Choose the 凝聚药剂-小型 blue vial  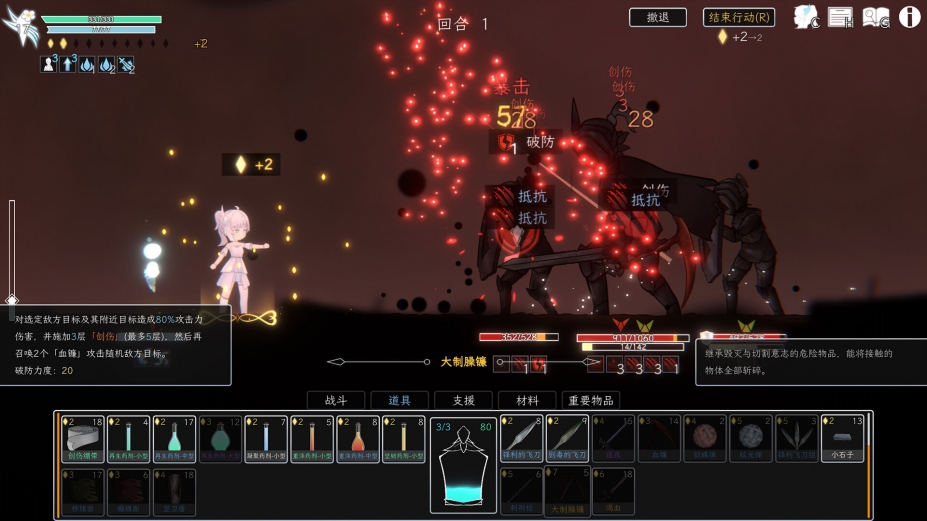pos(266,439)
